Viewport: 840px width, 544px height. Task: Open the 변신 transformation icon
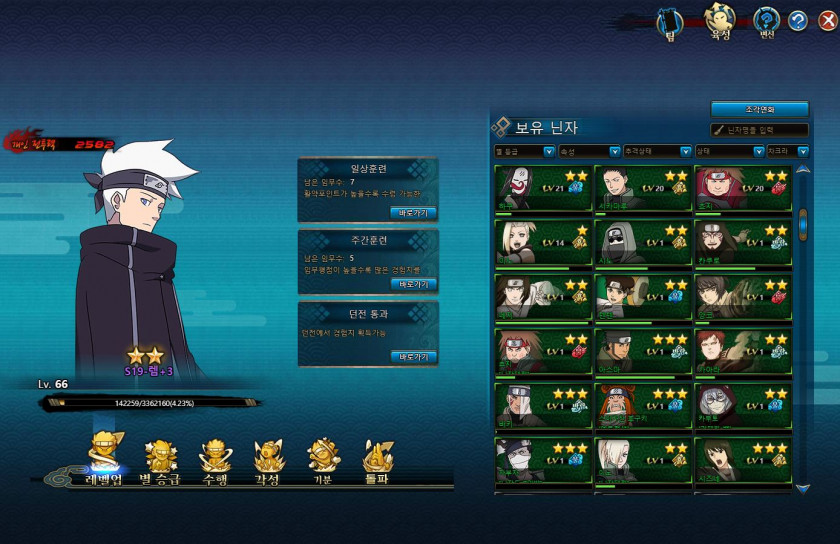coord(767,20)
